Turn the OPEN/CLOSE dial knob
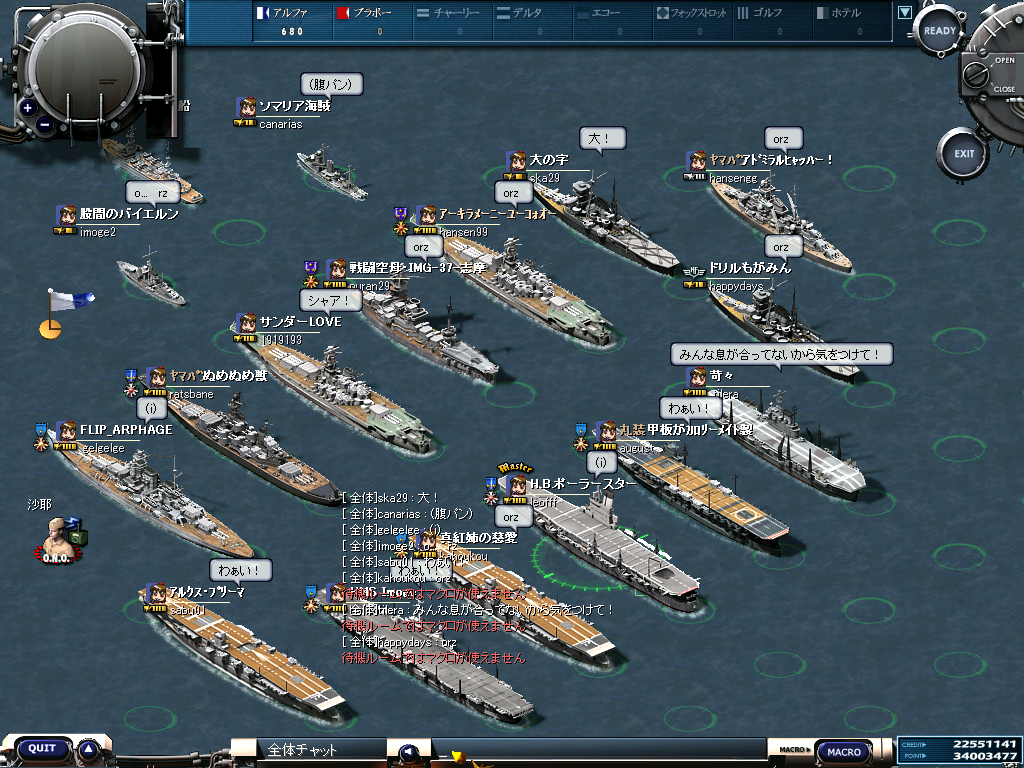The width and height of the screenshot is (1024, 768). coord(990,74)
